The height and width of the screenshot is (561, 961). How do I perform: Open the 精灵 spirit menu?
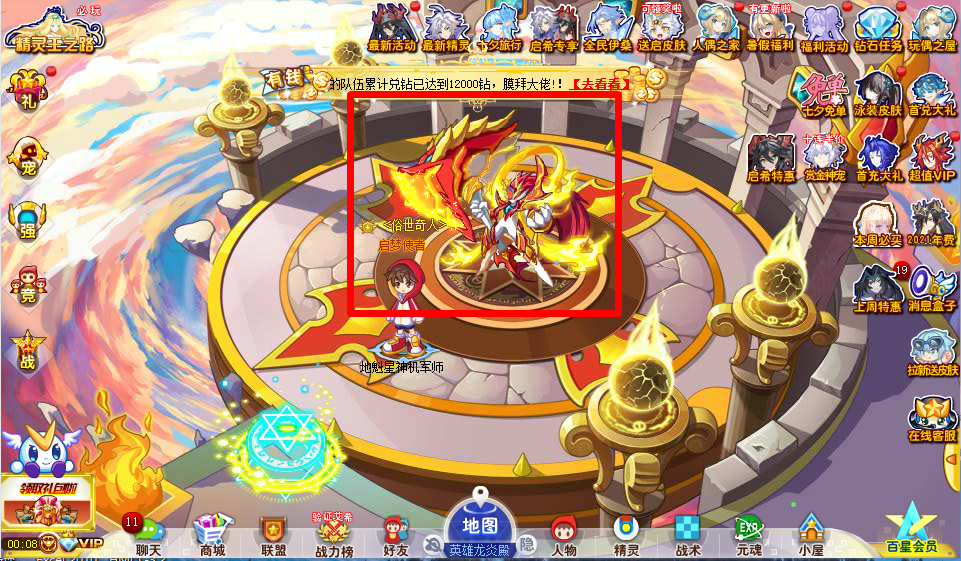coord(626,535)
